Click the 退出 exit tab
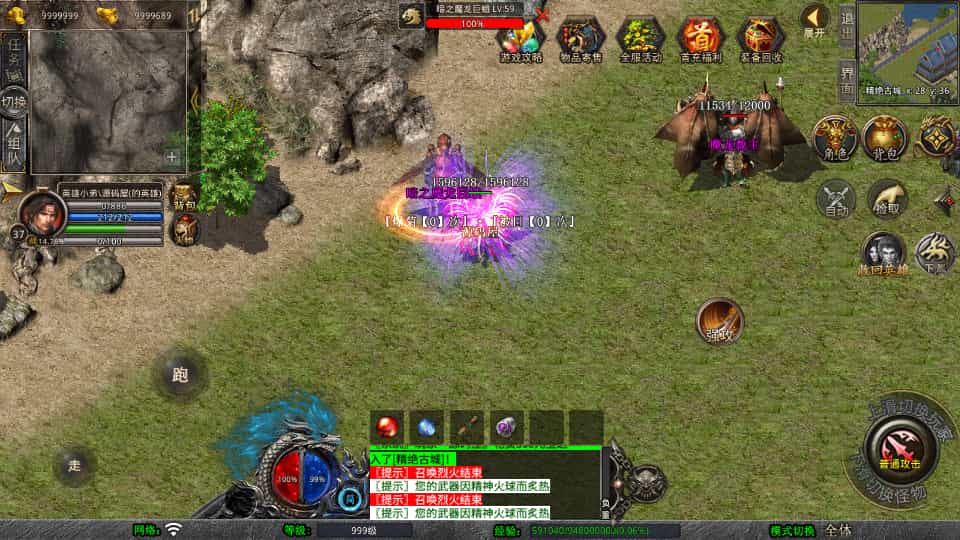 click(846, 27)
